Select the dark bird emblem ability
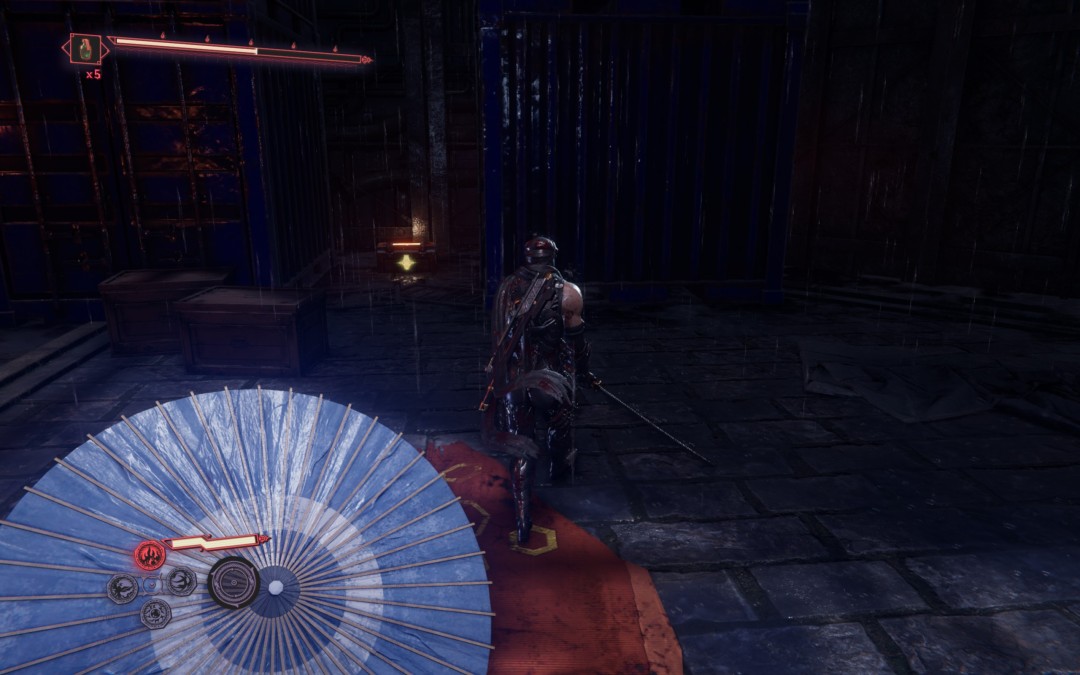Viewport: 1080px width, 675px height. coord(123,587)
